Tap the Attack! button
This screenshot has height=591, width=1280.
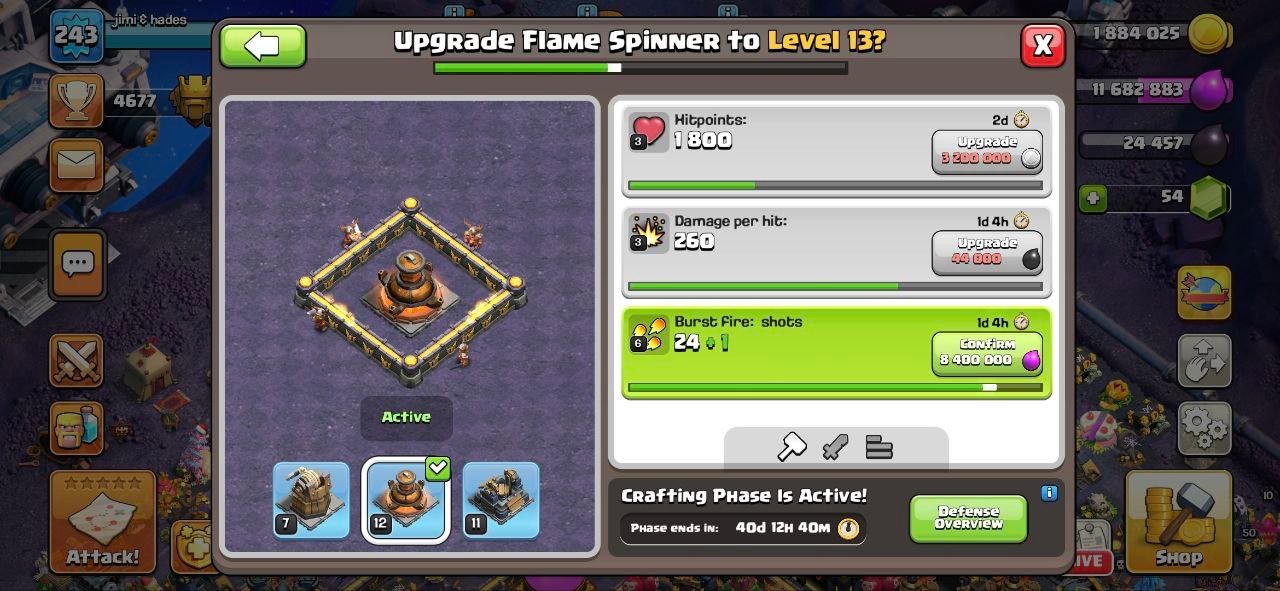click(x=103, y=522)
